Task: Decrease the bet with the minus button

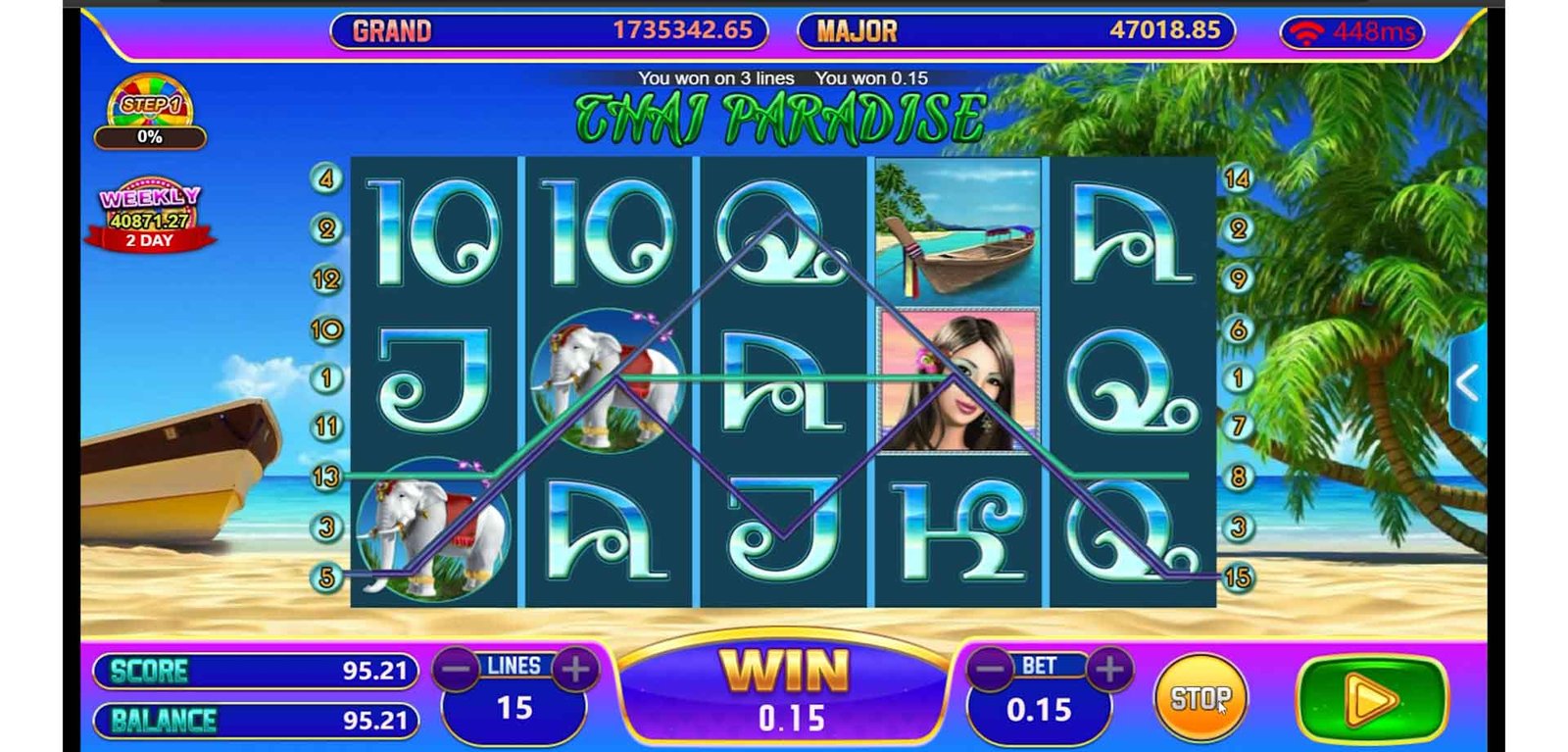Action: [x=991, y=670]
